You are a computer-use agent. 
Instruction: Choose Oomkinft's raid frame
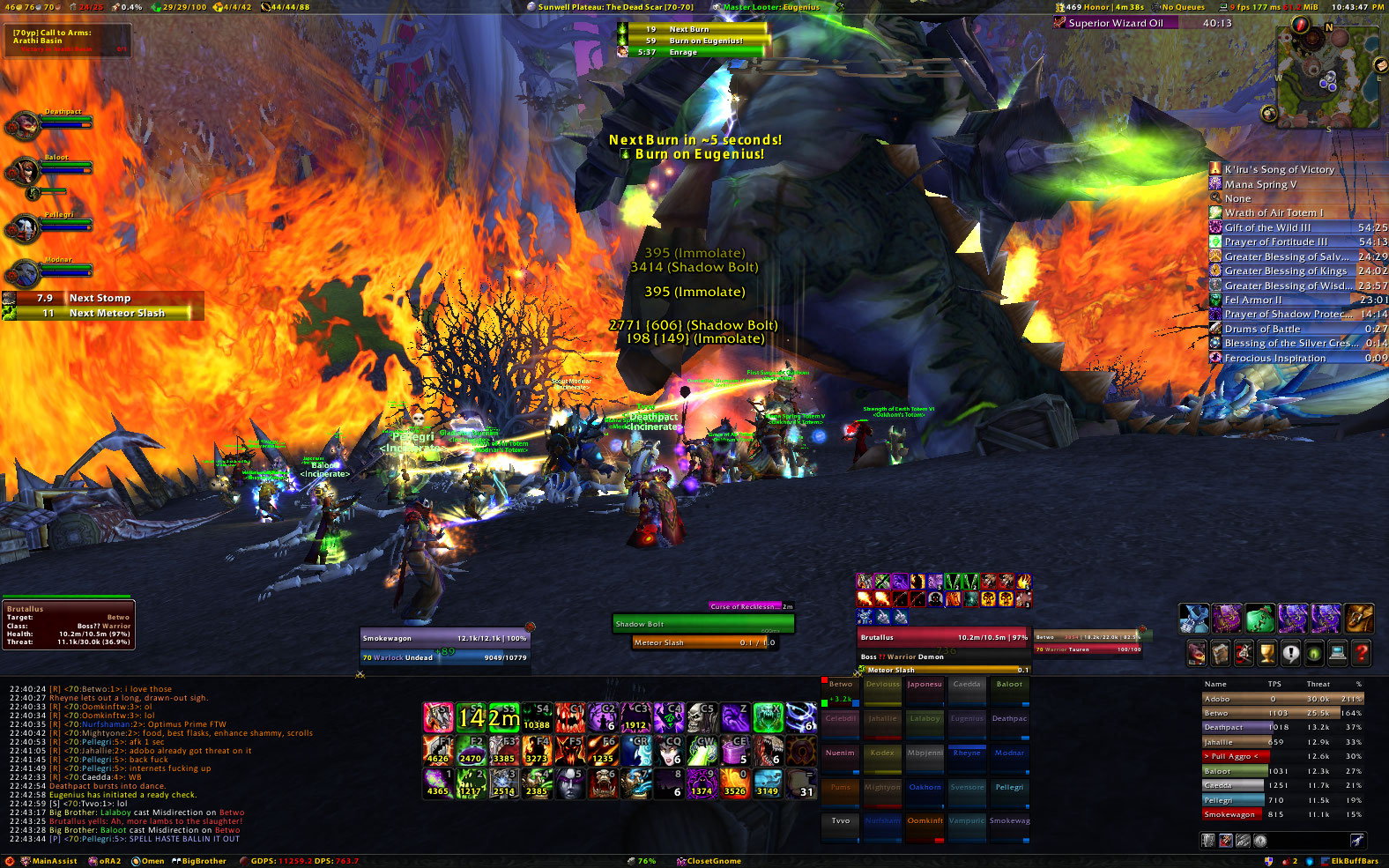925,821
